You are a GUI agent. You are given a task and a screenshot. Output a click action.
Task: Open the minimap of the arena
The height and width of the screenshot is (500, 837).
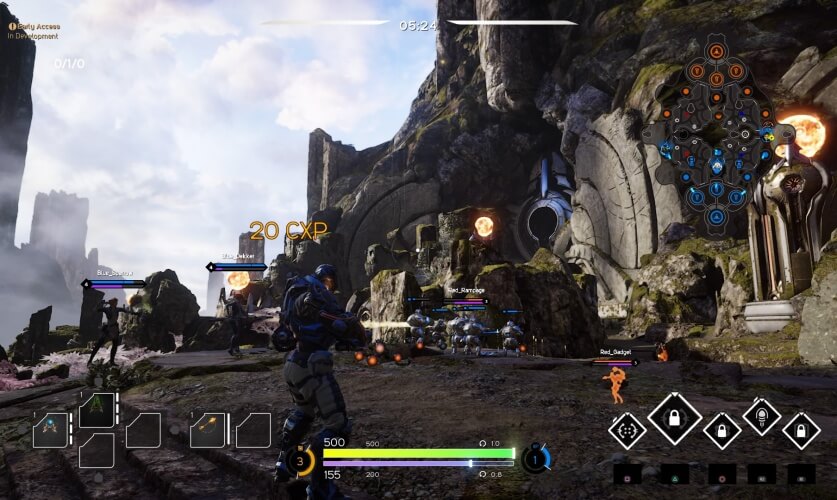point(716,132)
